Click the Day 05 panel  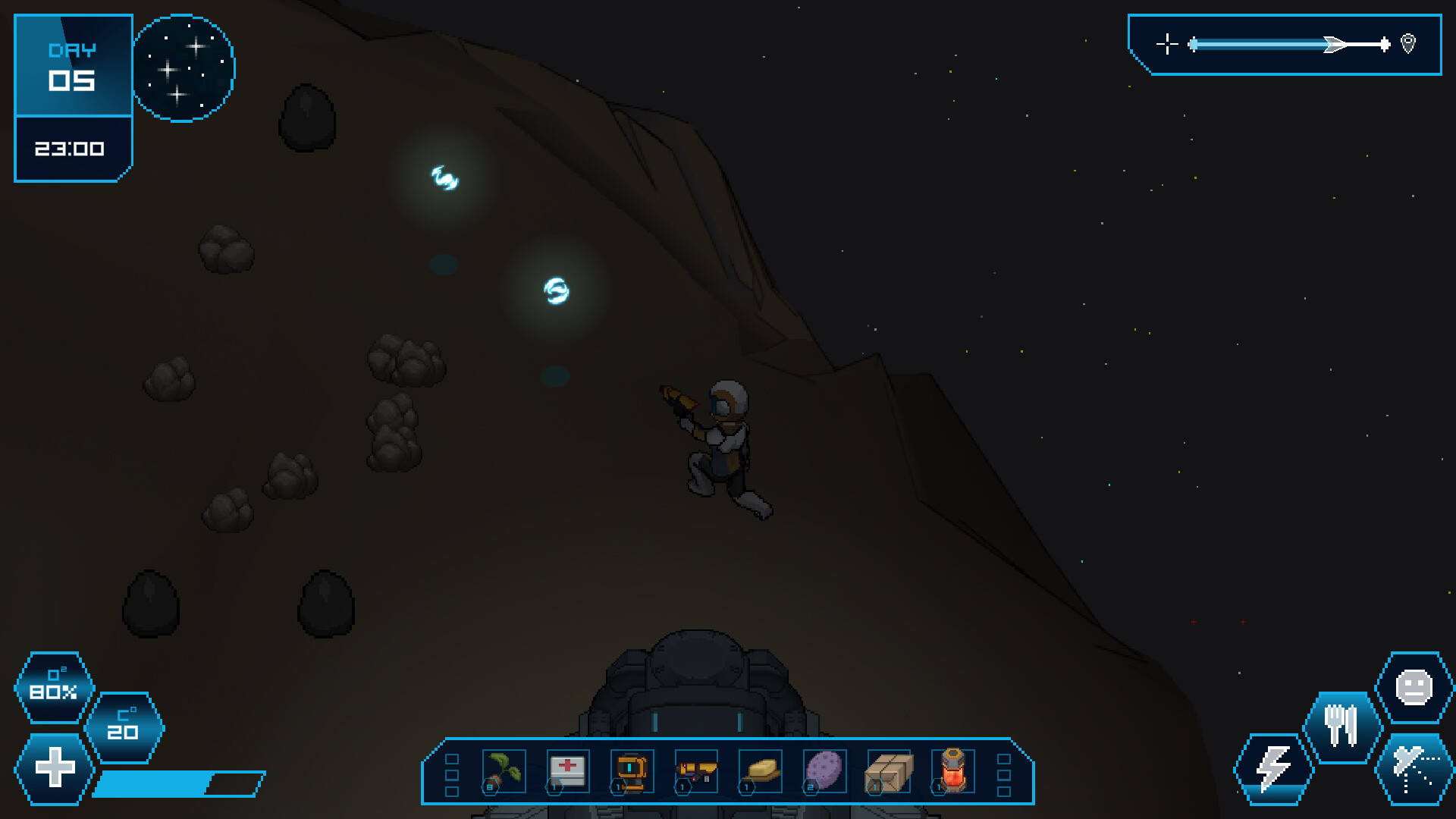(x=73, y=64)
